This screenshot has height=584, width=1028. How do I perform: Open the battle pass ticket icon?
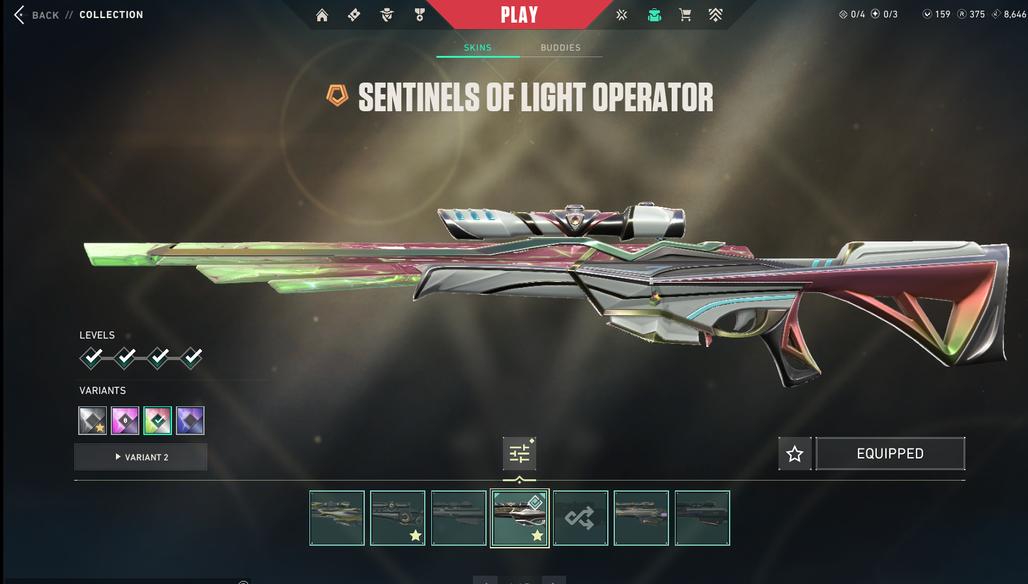pos(354,15)
